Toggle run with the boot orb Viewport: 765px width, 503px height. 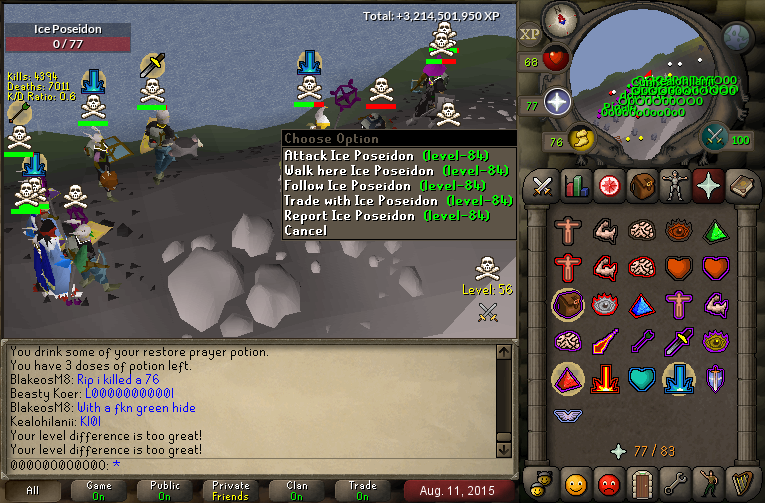click(x=579, y=138)
